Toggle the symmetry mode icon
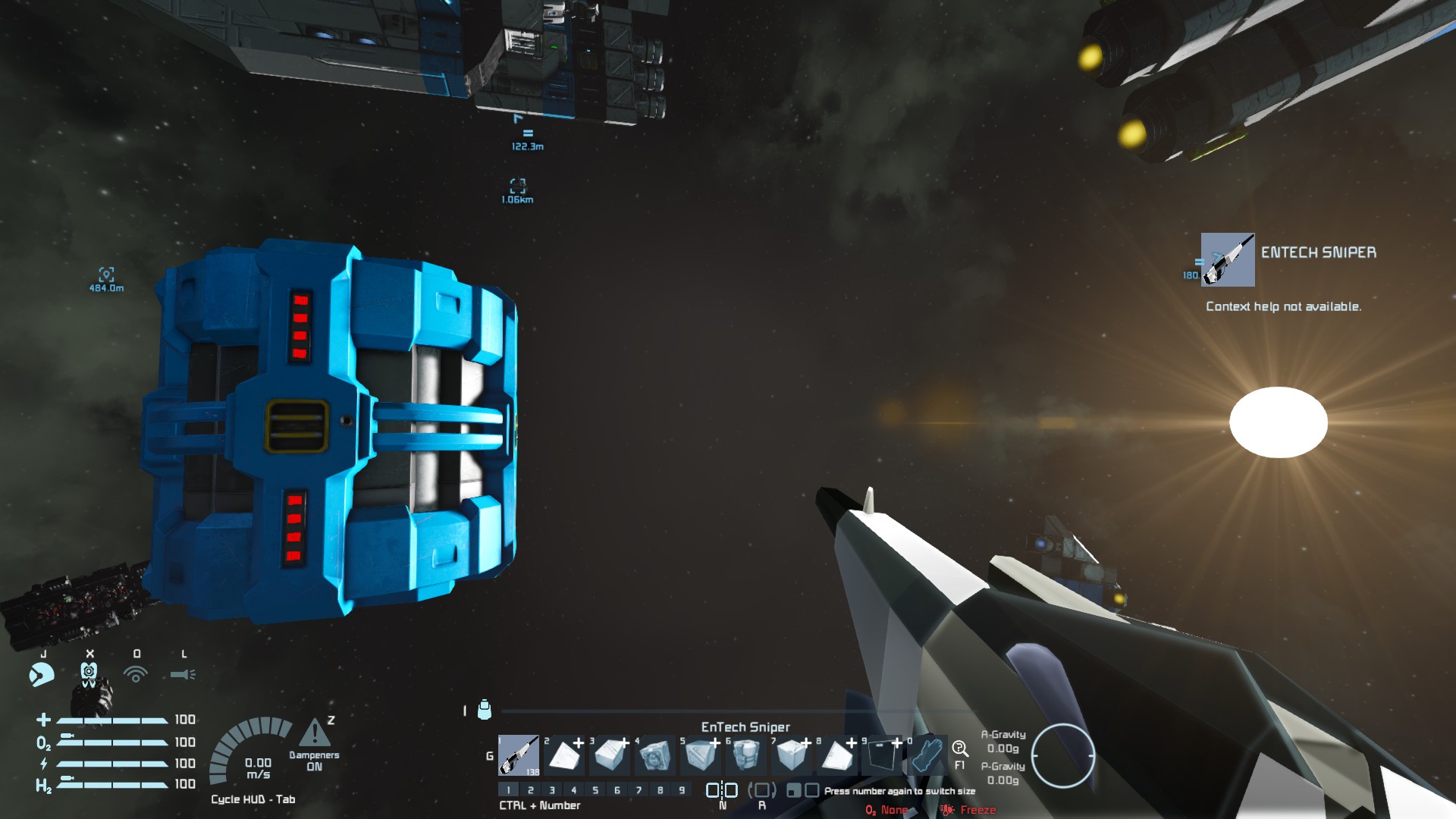 tap(722, 790)
